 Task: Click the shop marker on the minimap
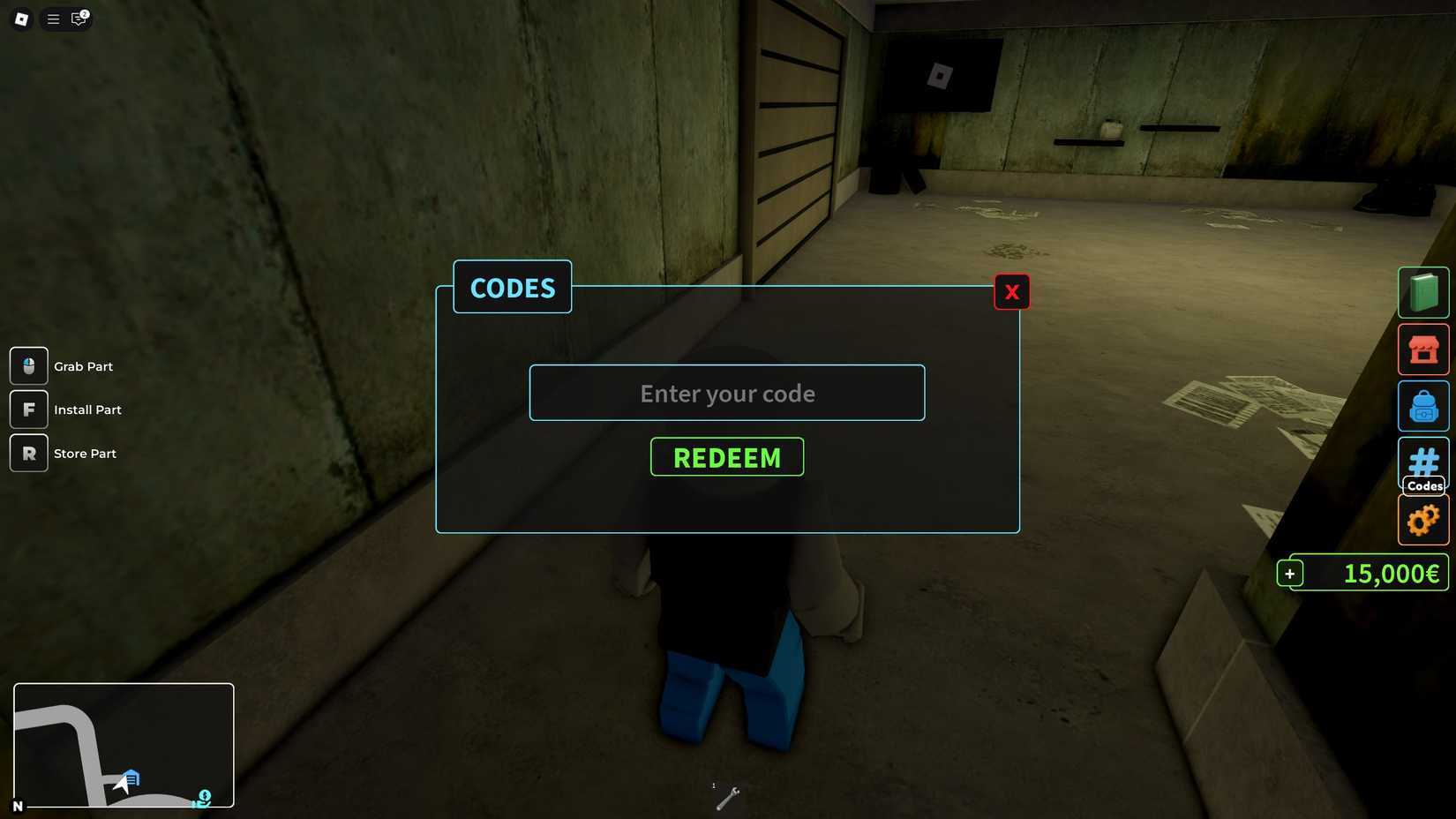[131, 778]
